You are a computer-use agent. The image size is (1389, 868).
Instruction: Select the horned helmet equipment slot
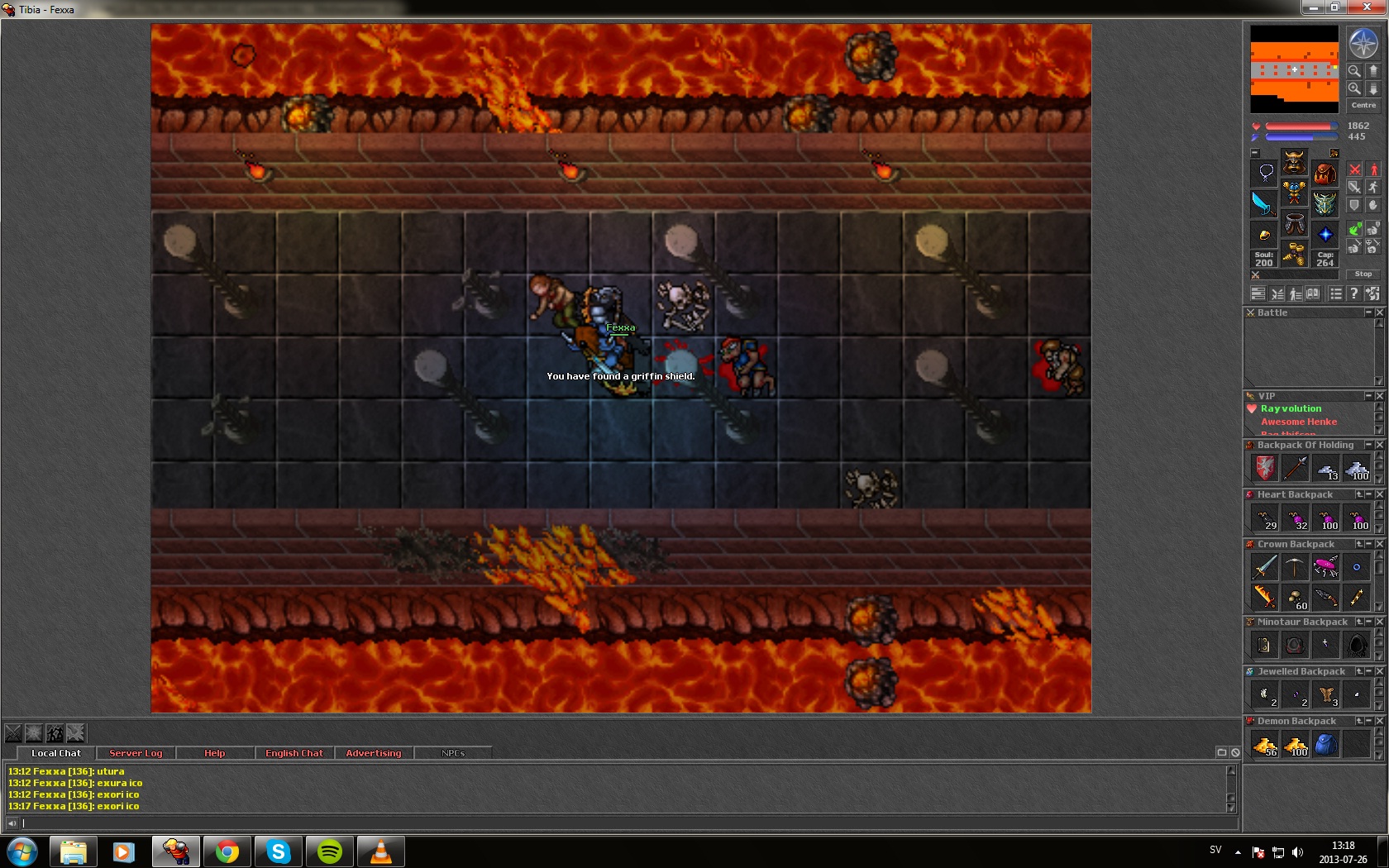point(1294,161)
